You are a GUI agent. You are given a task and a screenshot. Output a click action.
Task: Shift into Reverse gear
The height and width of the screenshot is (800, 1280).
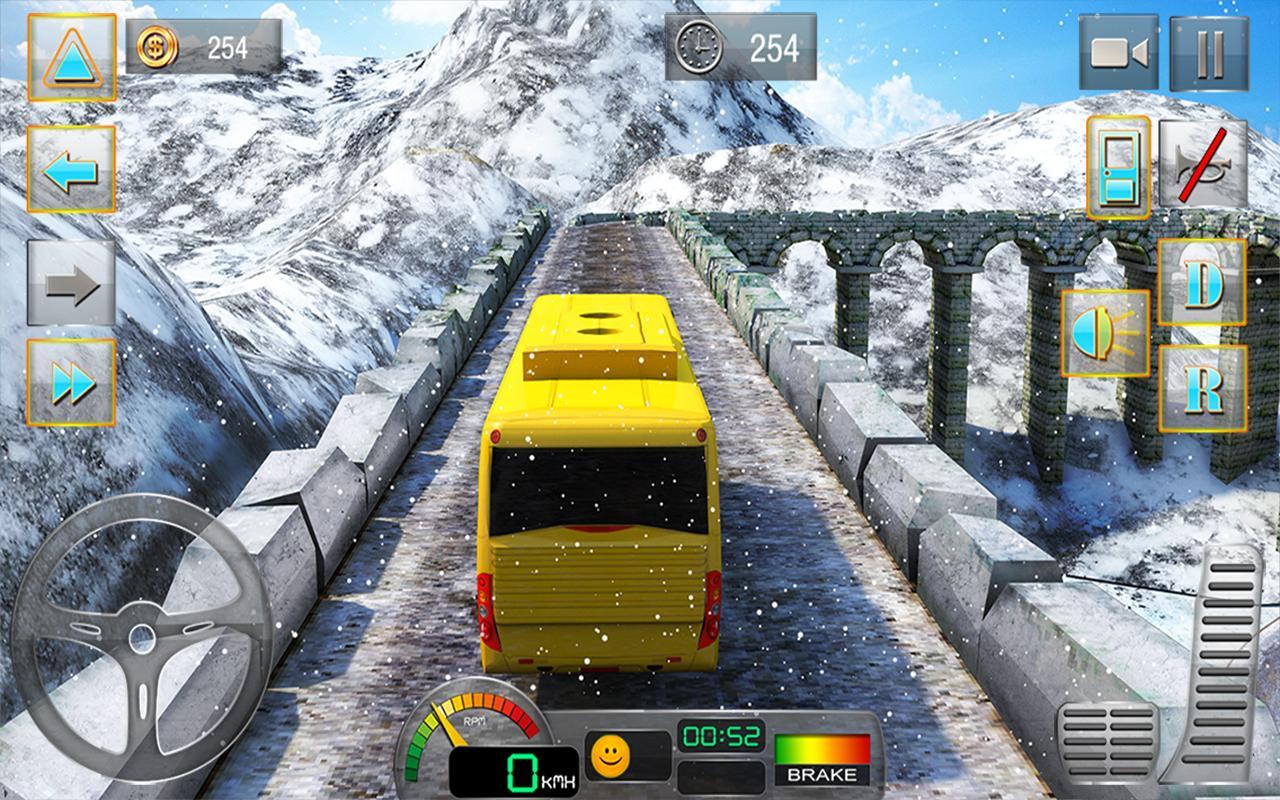click(1203, 389)
